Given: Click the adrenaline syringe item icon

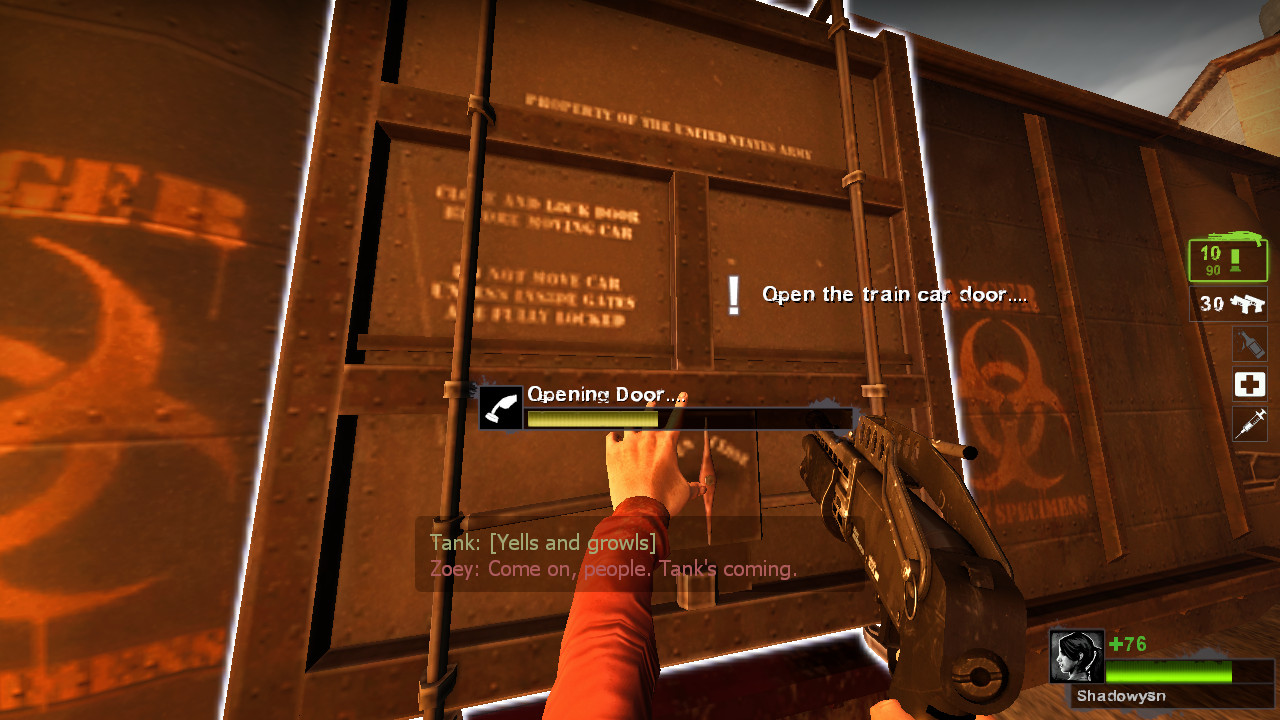Looking at the screenshot, I should 1250,424.
